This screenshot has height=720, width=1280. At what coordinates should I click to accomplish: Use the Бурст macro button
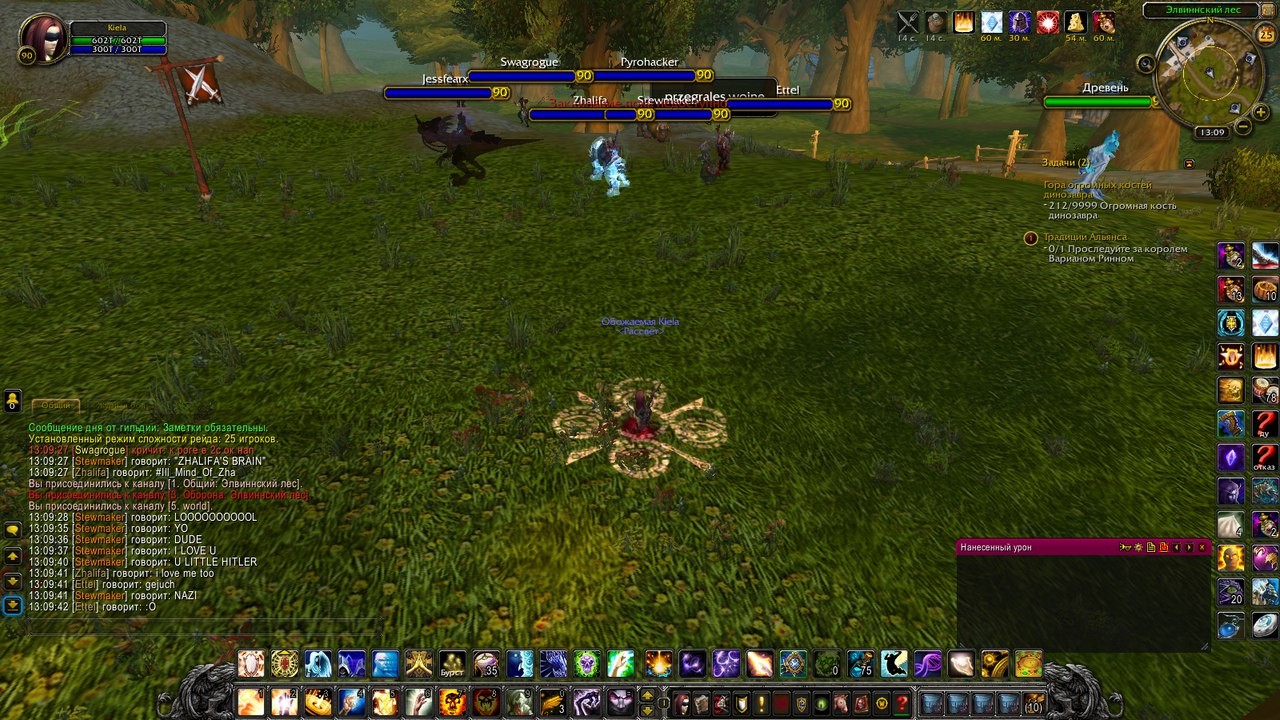click(453, 664)
